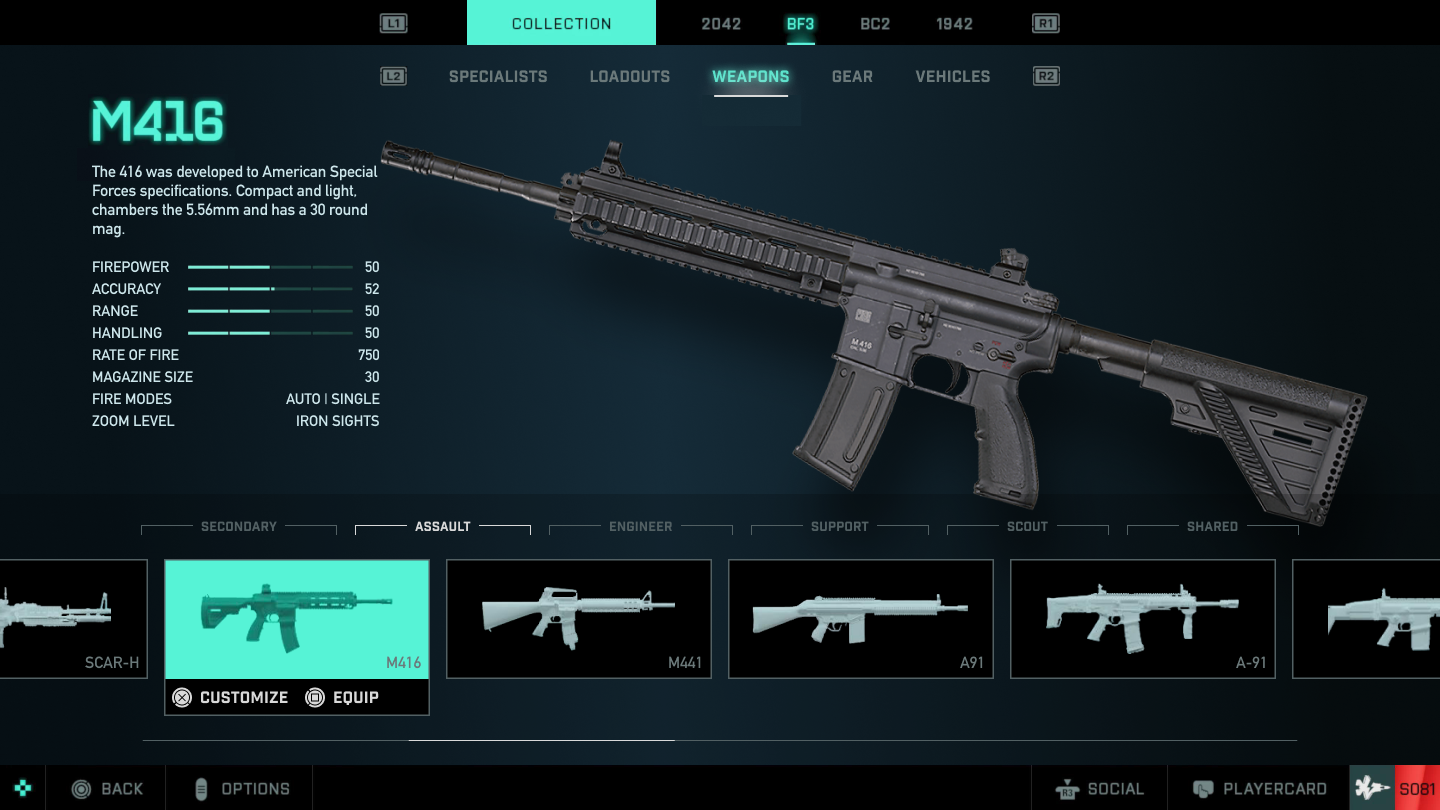
Task: Switch to the BC2 collection
Action: coord(875,24)
